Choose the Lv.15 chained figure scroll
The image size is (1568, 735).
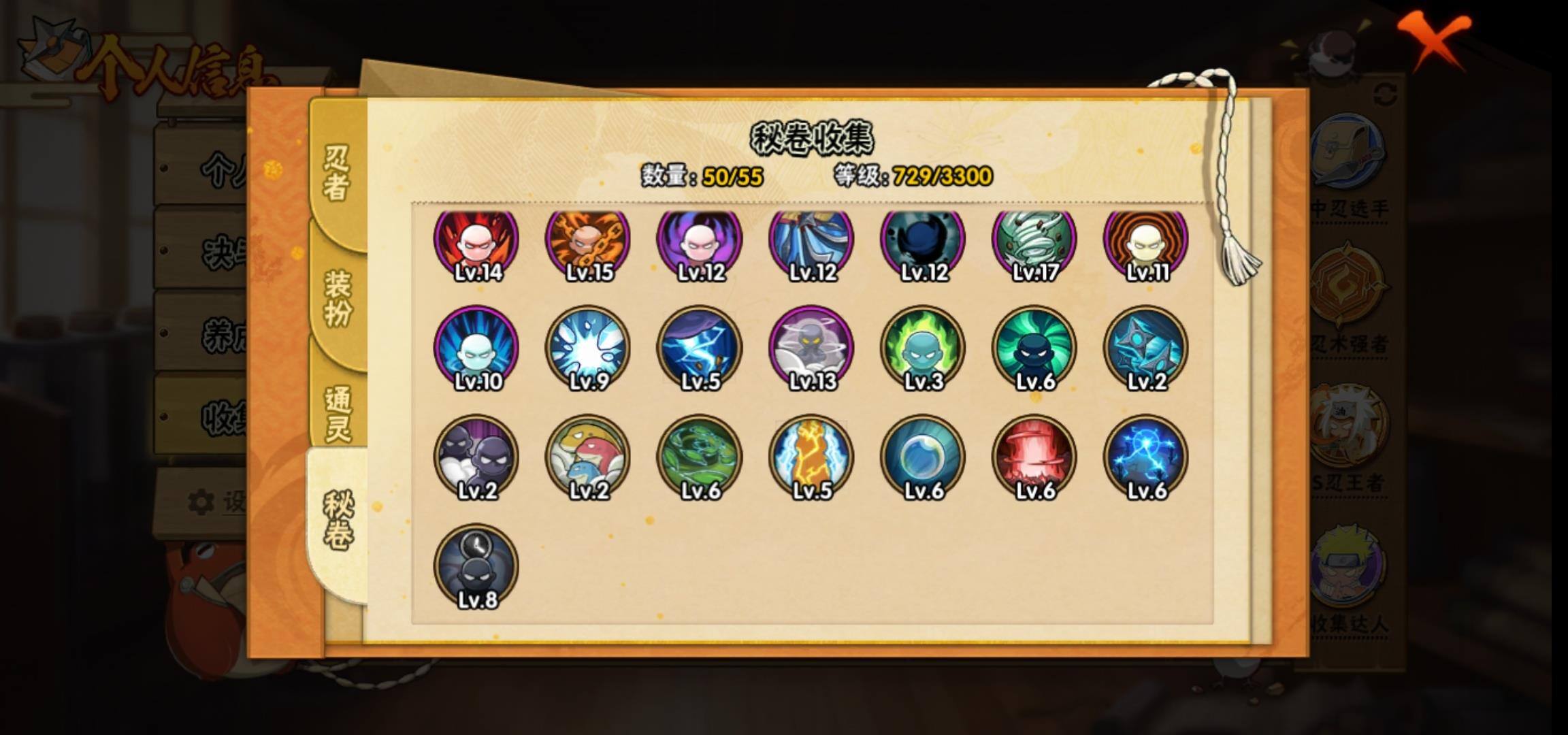pos(588,243)
